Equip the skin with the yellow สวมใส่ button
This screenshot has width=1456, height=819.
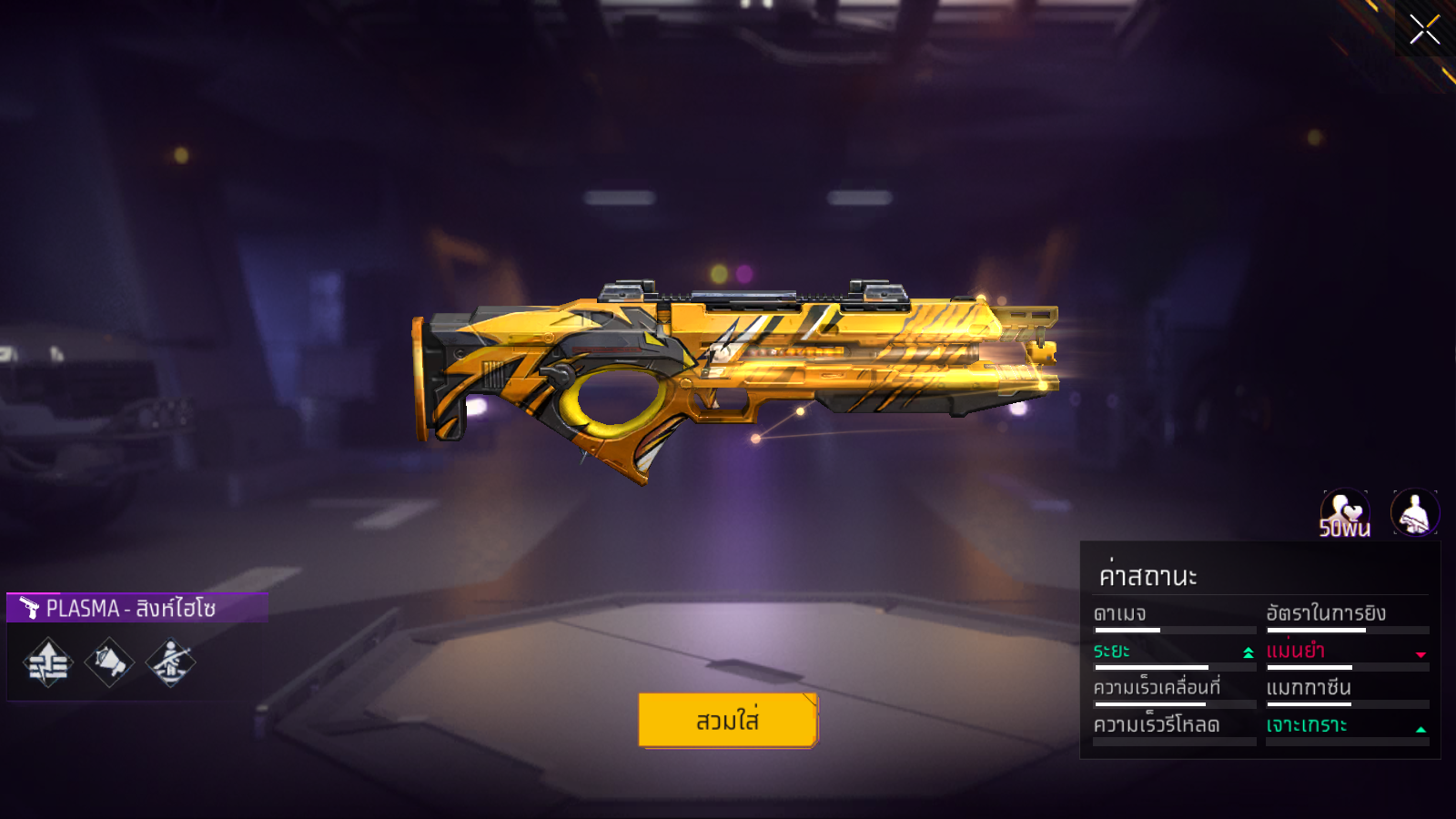tap(727, 720)
